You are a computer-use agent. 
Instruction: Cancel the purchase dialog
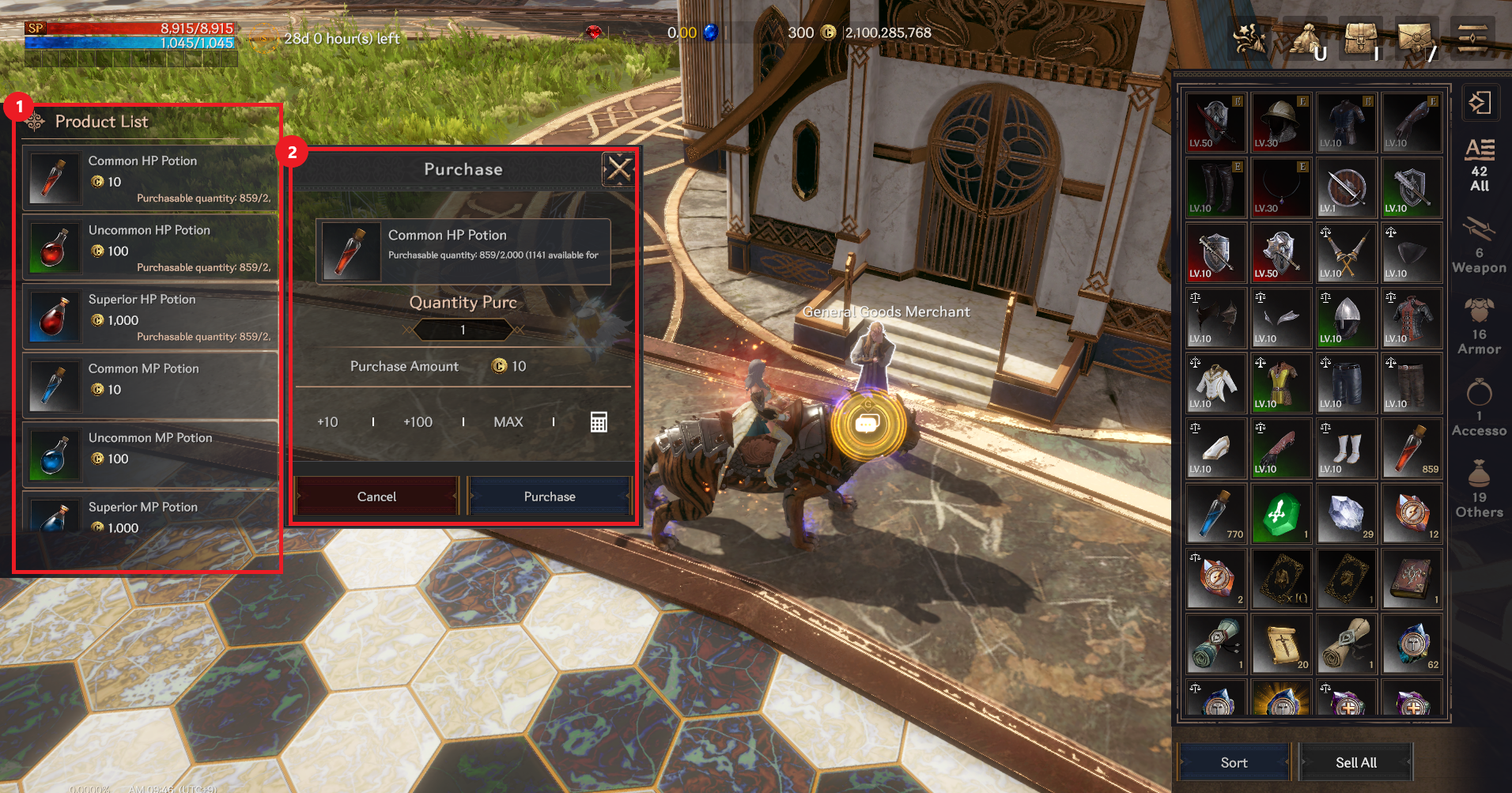pyautogui.click(x=376, y=497)
